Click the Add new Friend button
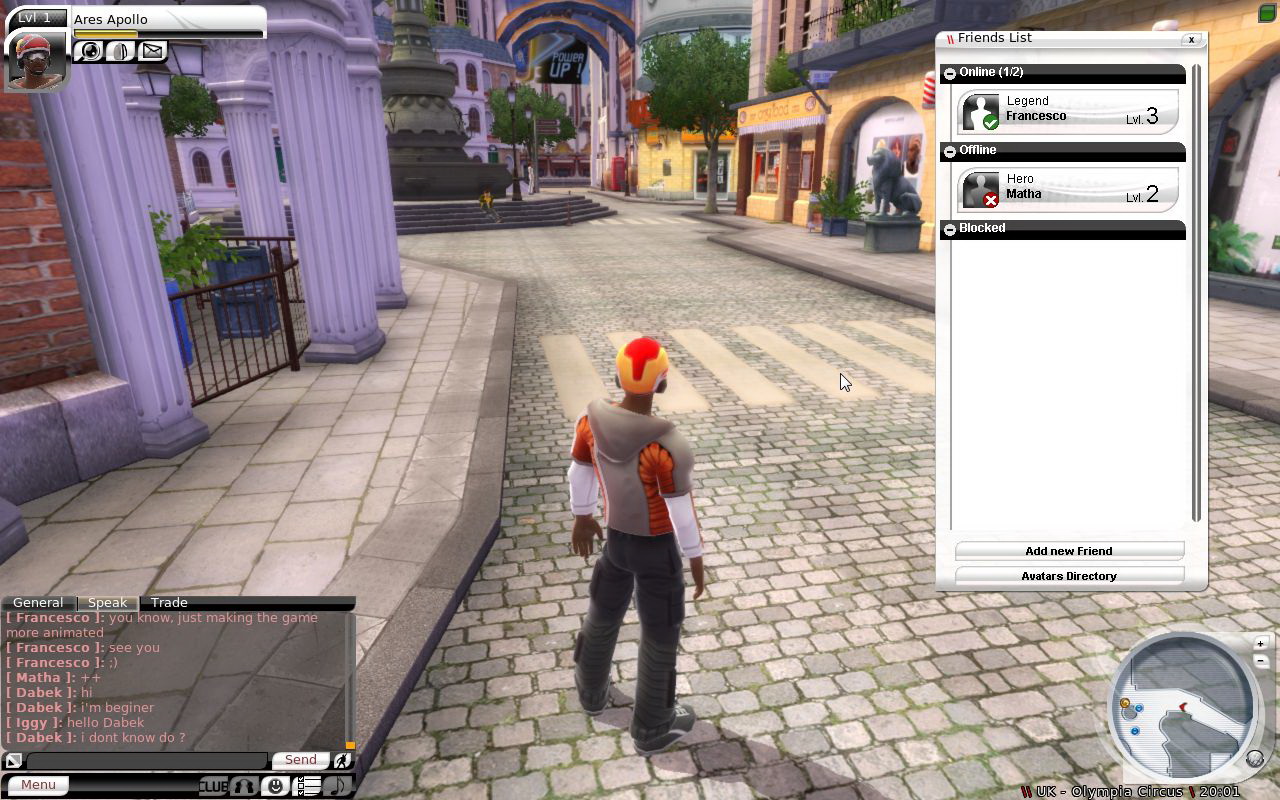 pos(1068,551)
